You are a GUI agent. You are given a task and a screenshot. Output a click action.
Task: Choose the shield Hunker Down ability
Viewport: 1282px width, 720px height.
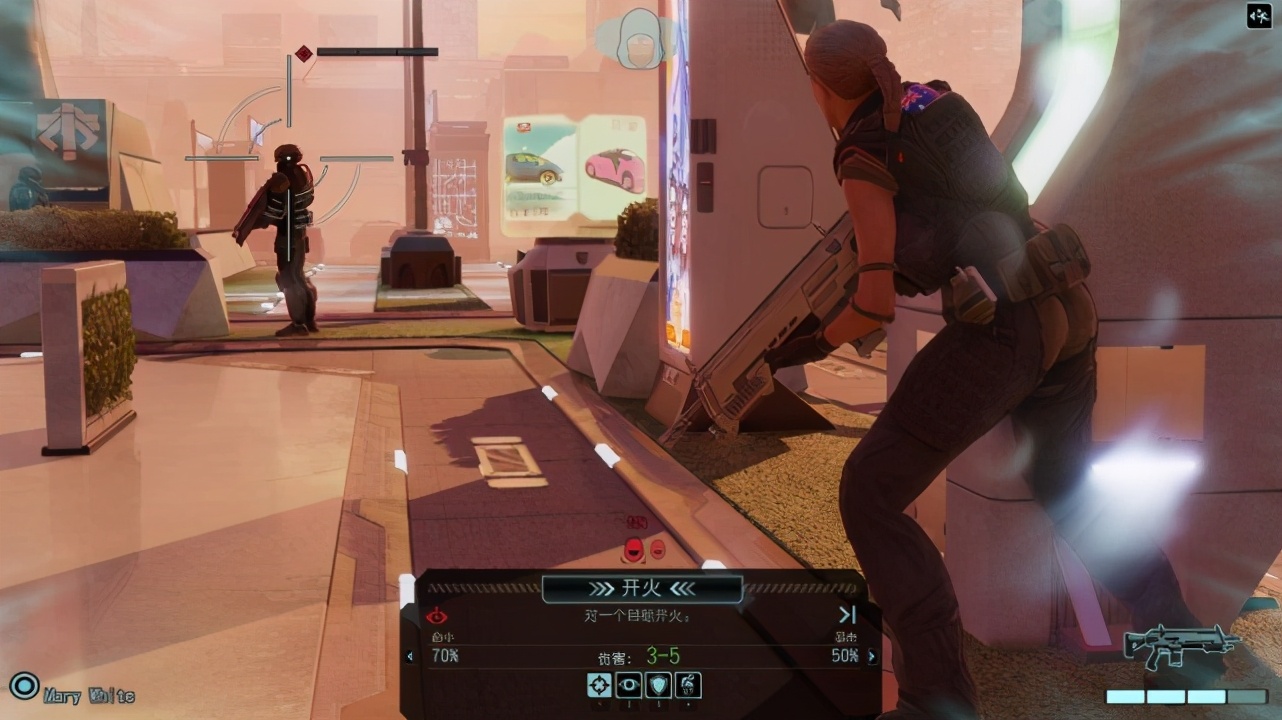[x=659, y=685]
